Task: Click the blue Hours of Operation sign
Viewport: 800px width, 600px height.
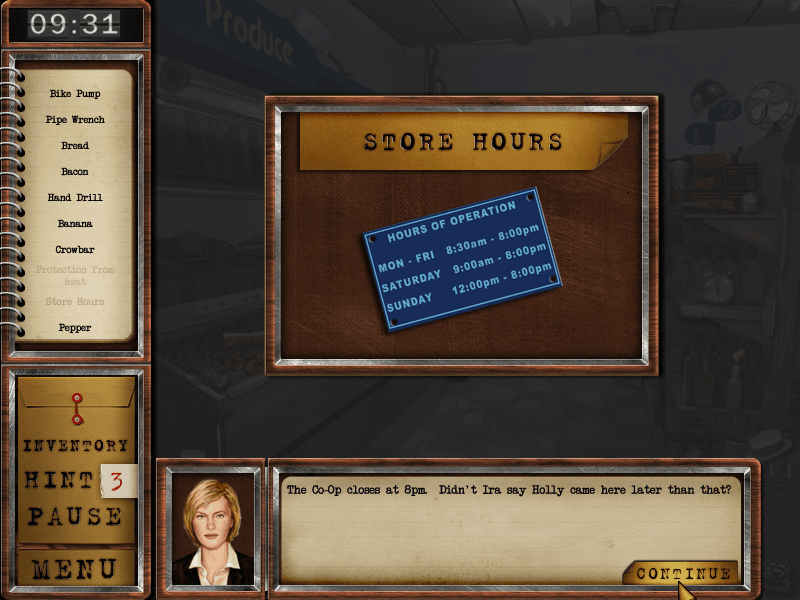Action: (x=462, y=260)
